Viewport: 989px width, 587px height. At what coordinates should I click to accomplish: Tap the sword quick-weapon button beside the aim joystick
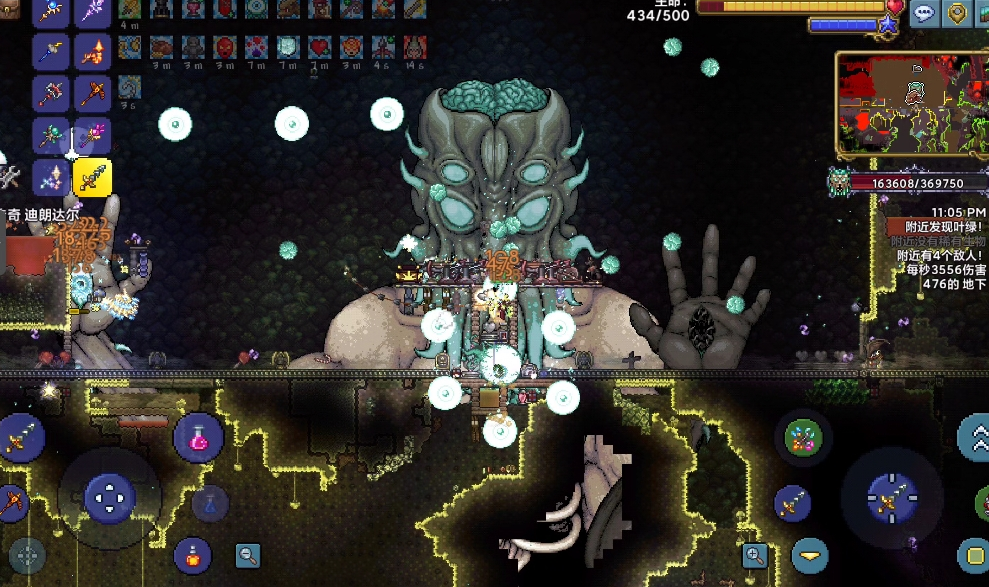point(791,503)
